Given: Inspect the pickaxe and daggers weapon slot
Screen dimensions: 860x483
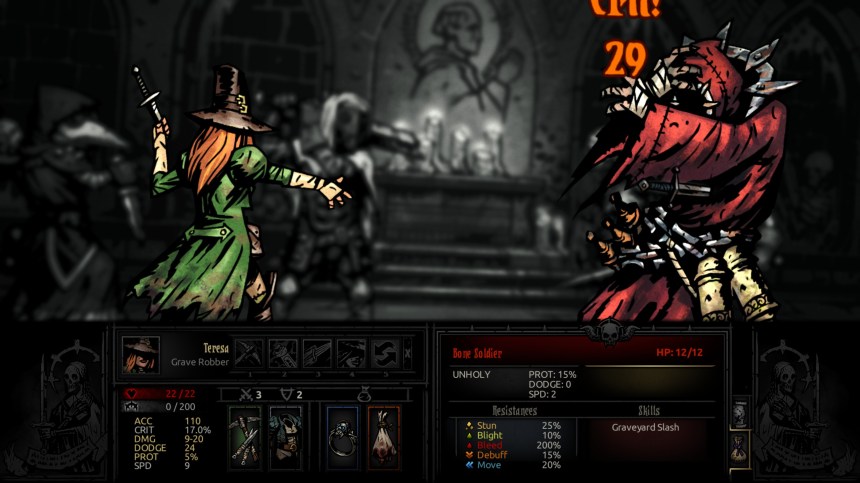Looking at the screenshot, I should point(245,437).
